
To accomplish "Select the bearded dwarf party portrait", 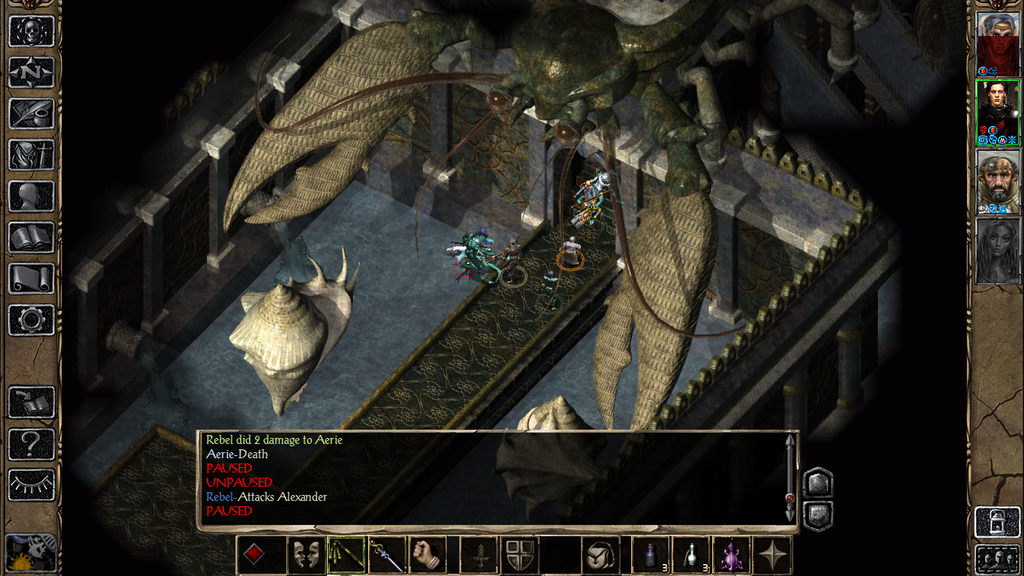I will click(x=997, y=180).
